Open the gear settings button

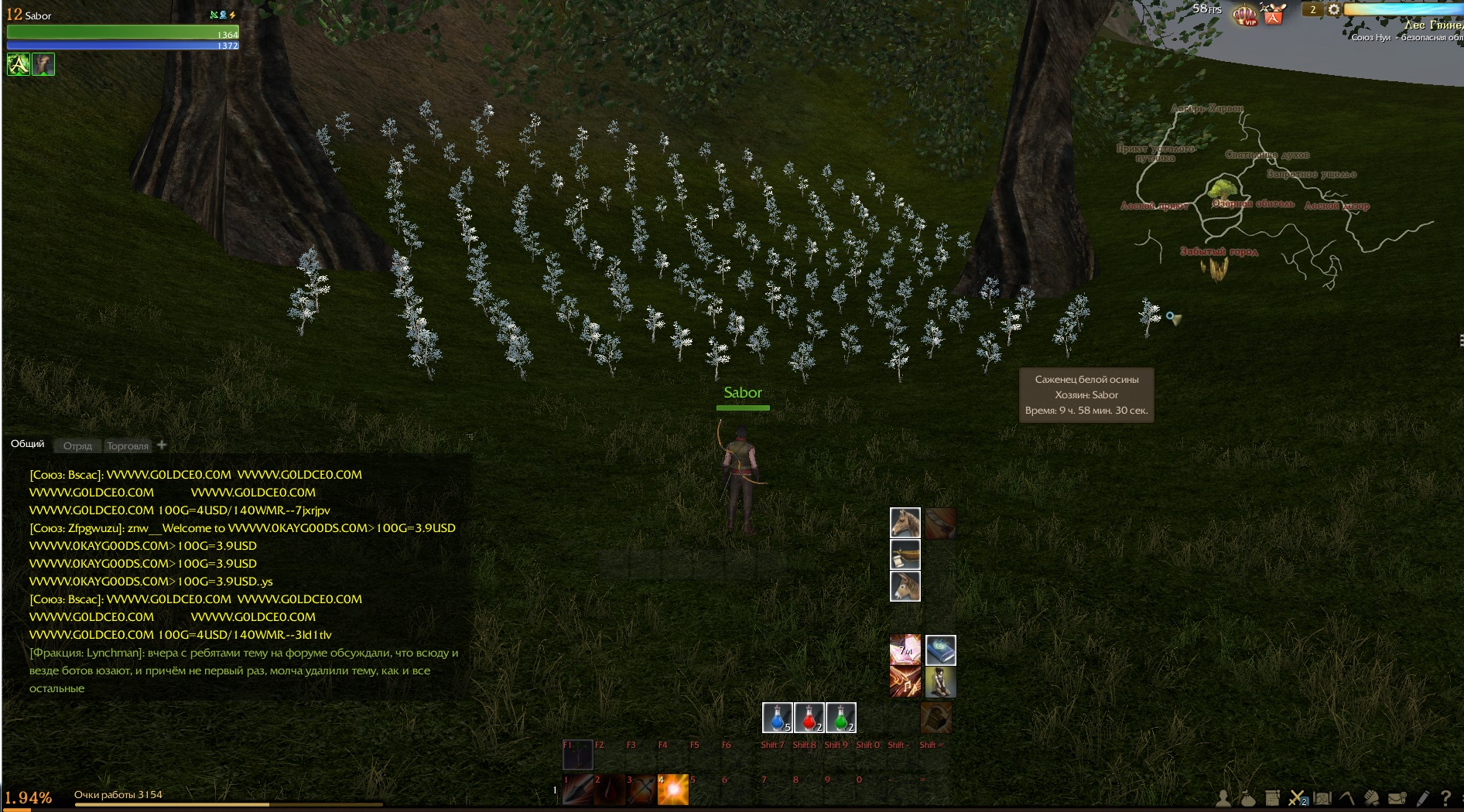click(x=1333, y=10)
